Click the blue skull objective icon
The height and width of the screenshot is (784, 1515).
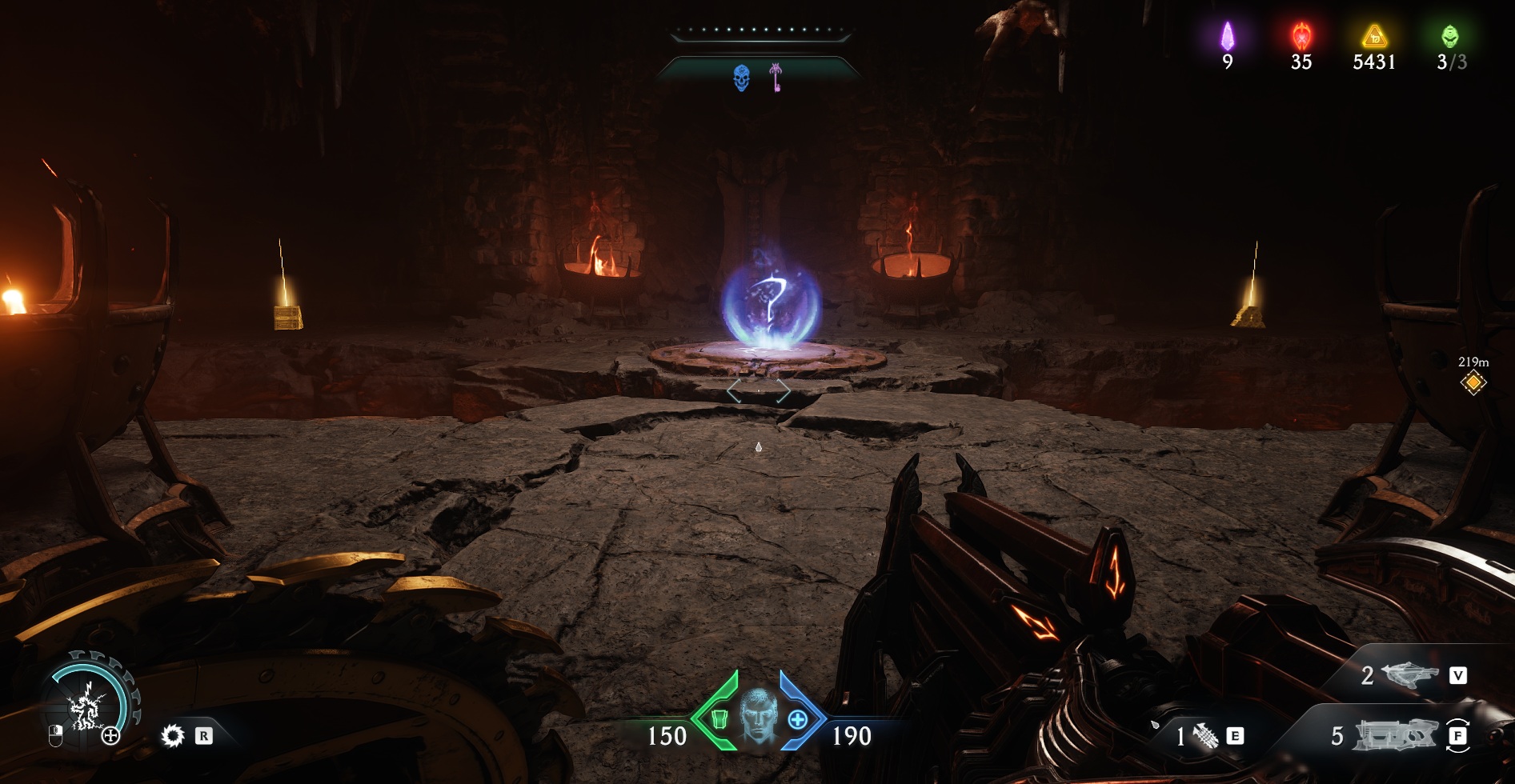742,78
